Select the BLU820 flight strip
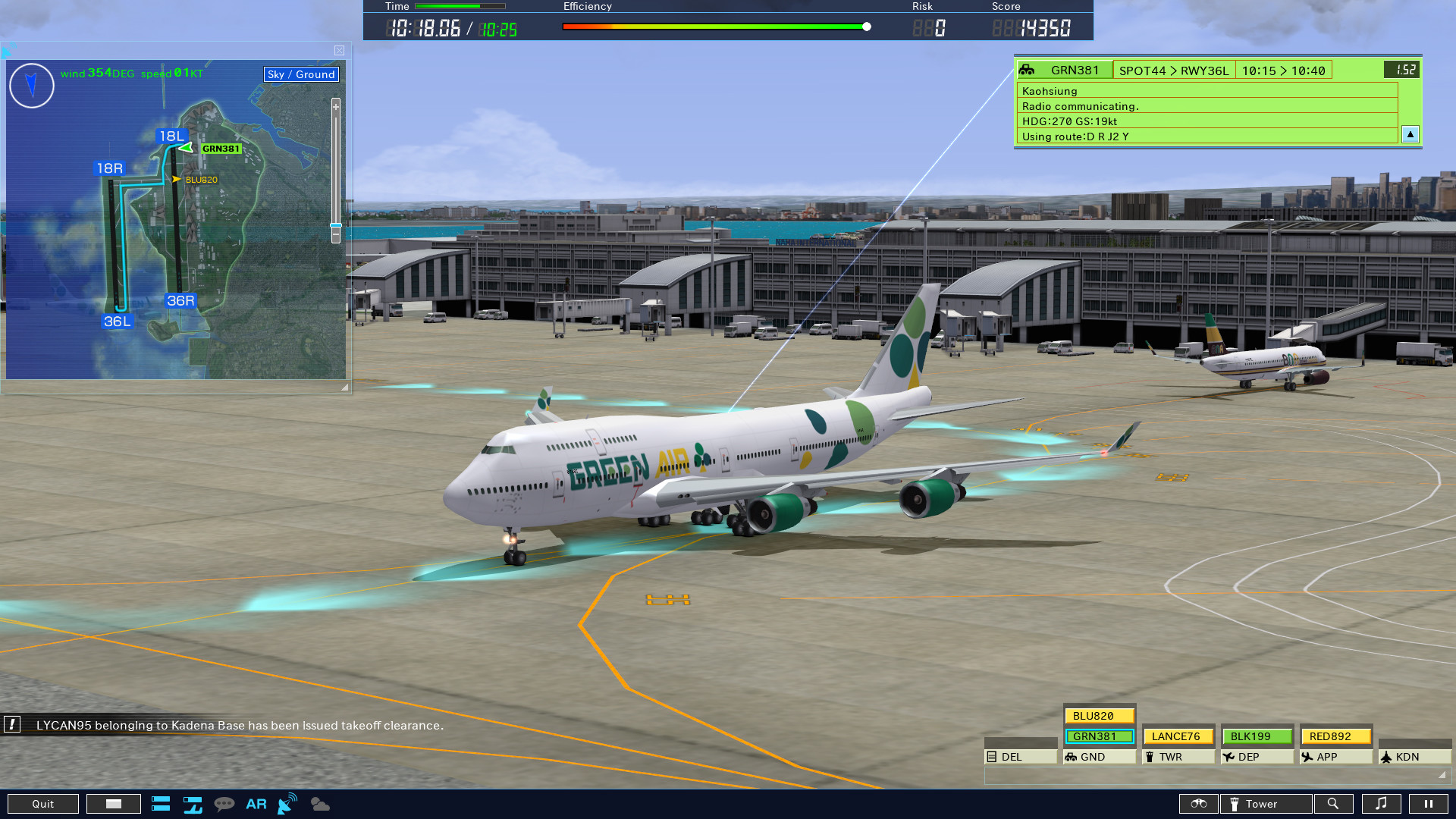 [x=1098, y=715]
